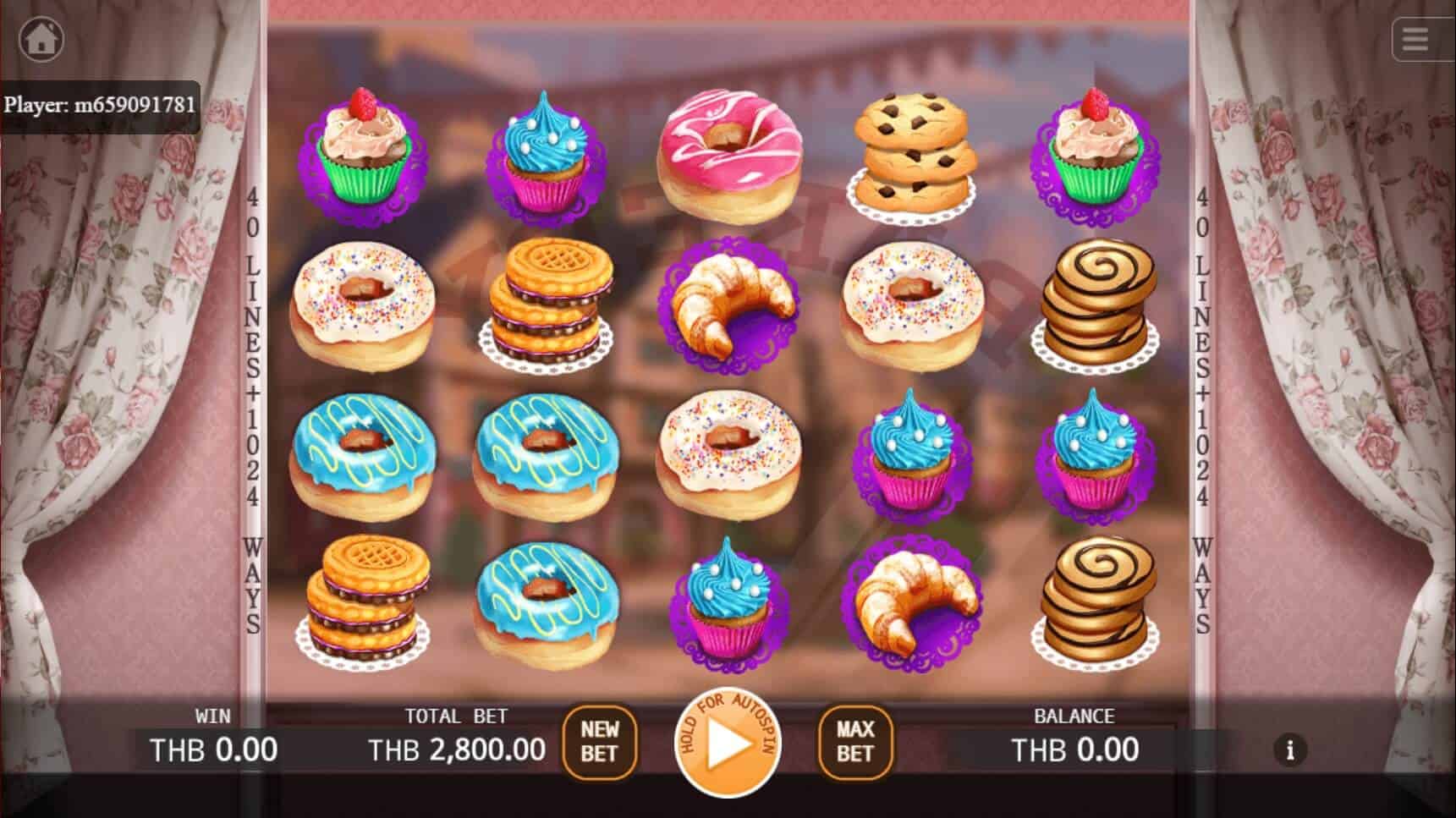Click the blue glazed donut symbol

367,453
